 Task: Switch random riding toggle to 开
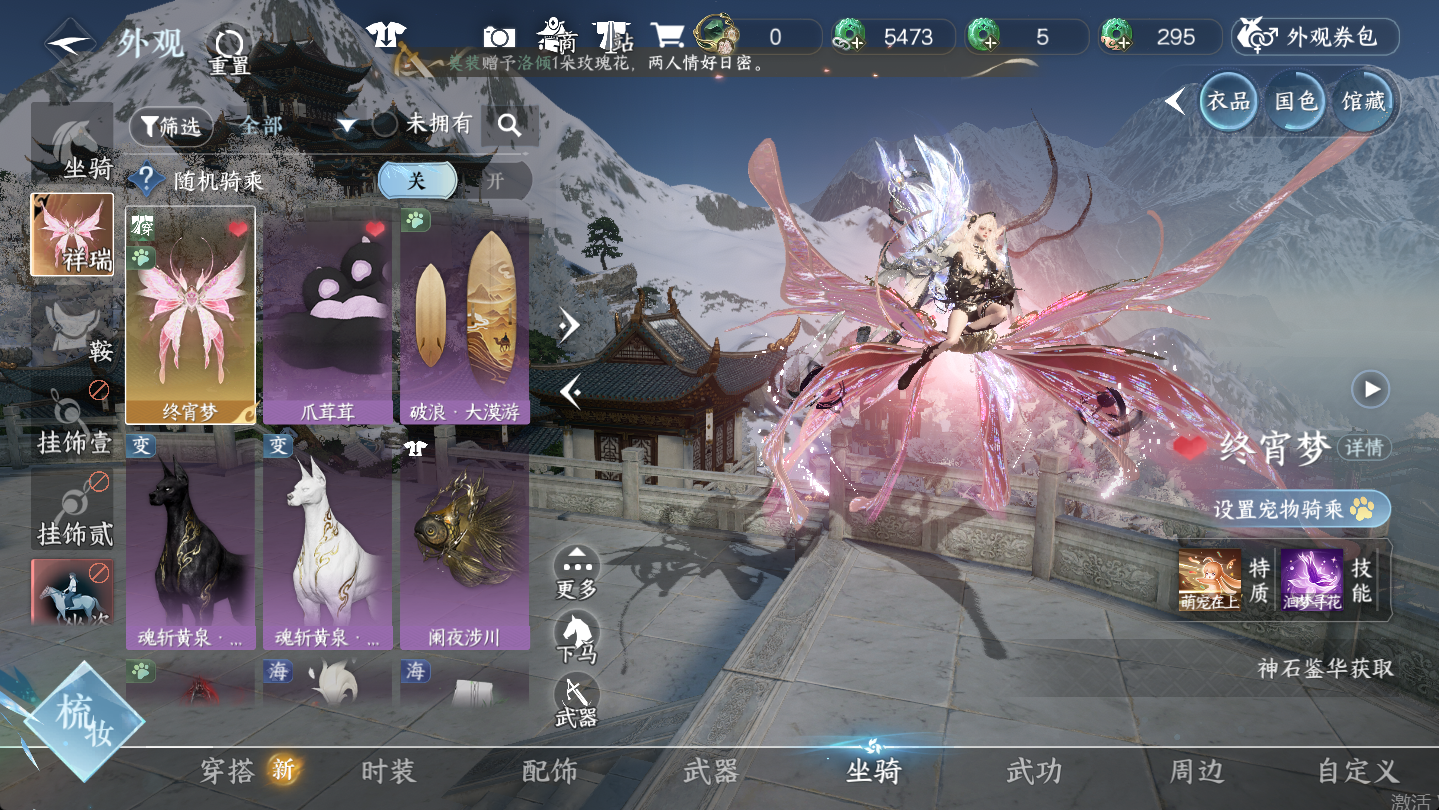[x=495, y=181]
